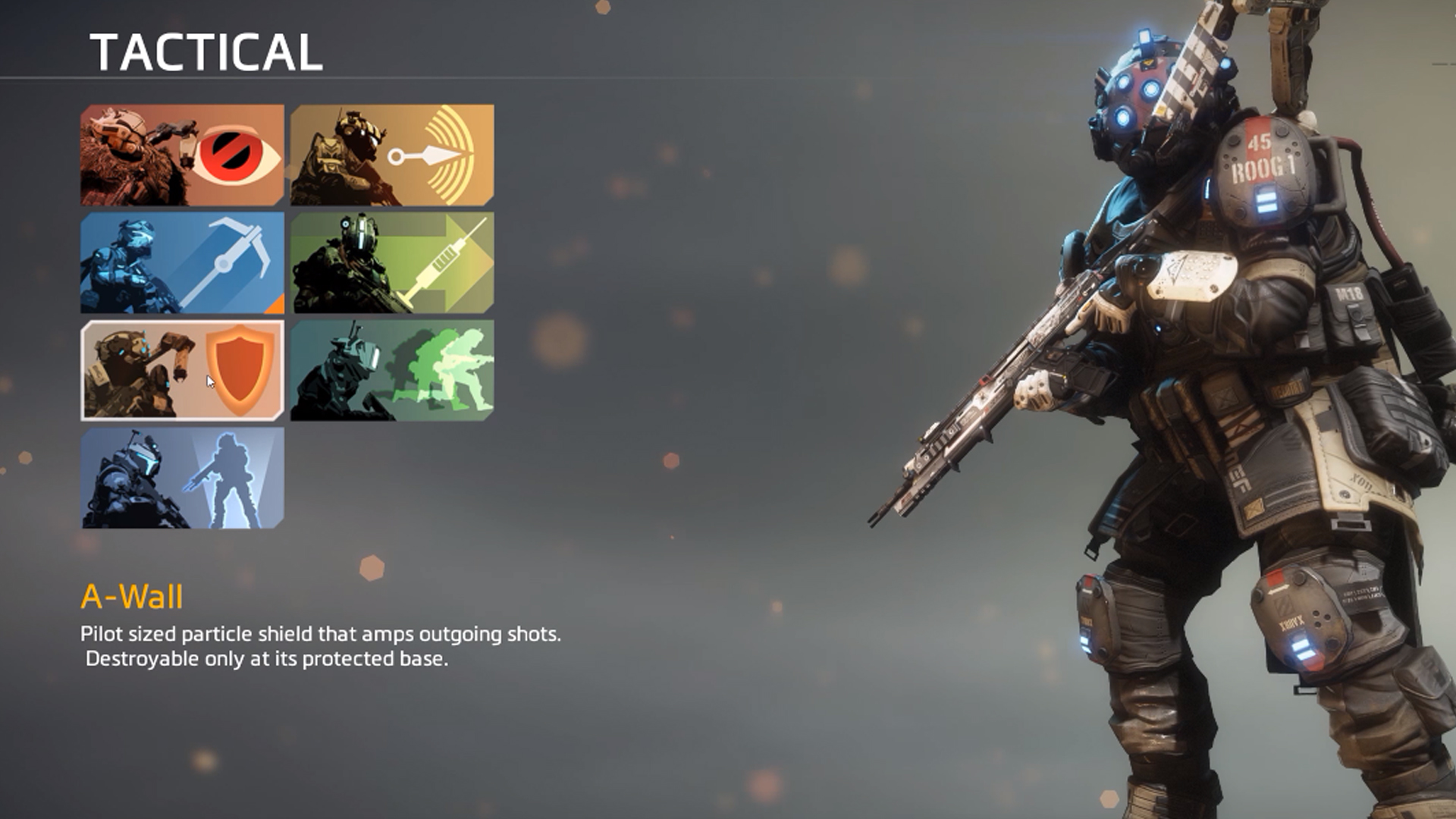This screenshot has width=1456, height=819.
Task: Select the Cloak tactical with crossed-out eye
Action: click(182, 155)
